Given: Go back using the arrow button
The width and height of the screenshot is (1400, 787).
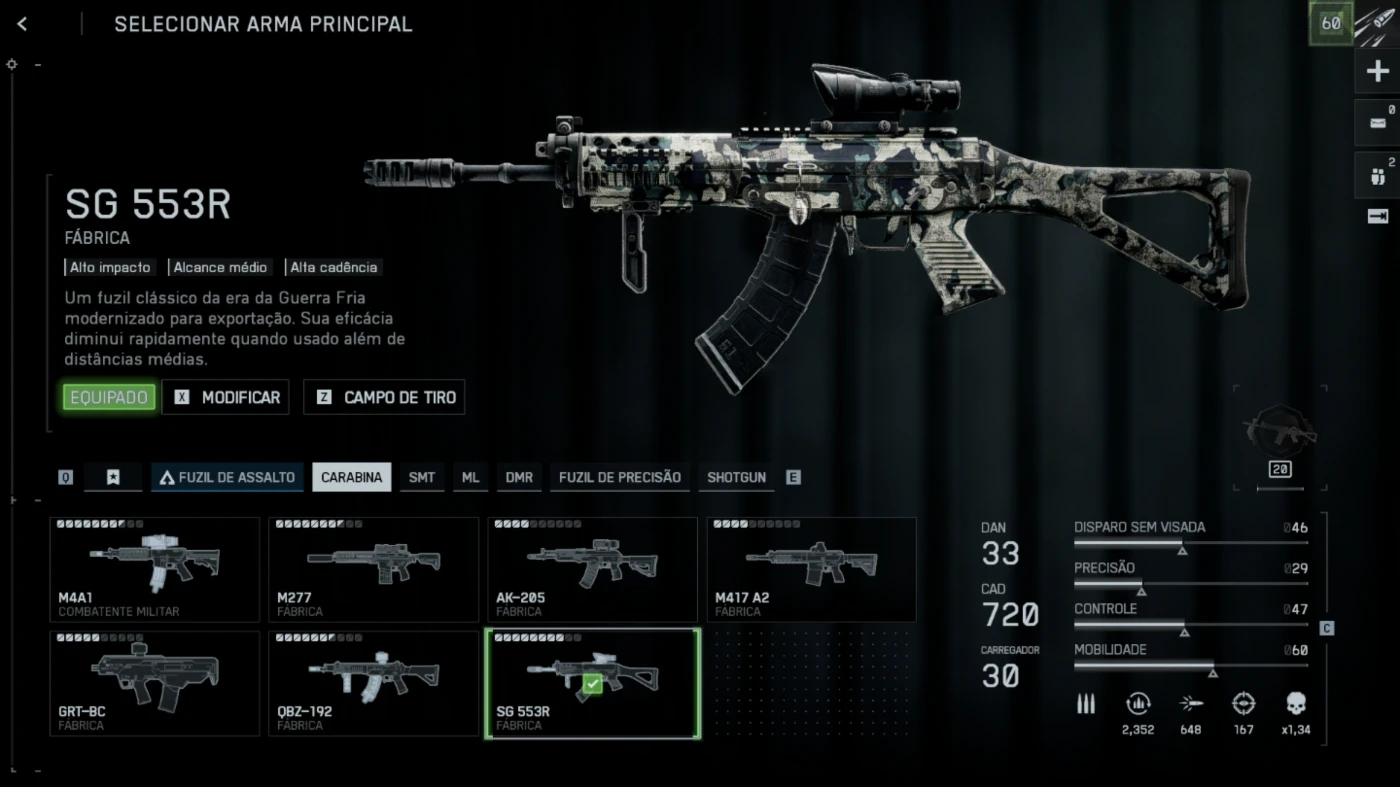Looking at the screenshot, I should [22, 24].
